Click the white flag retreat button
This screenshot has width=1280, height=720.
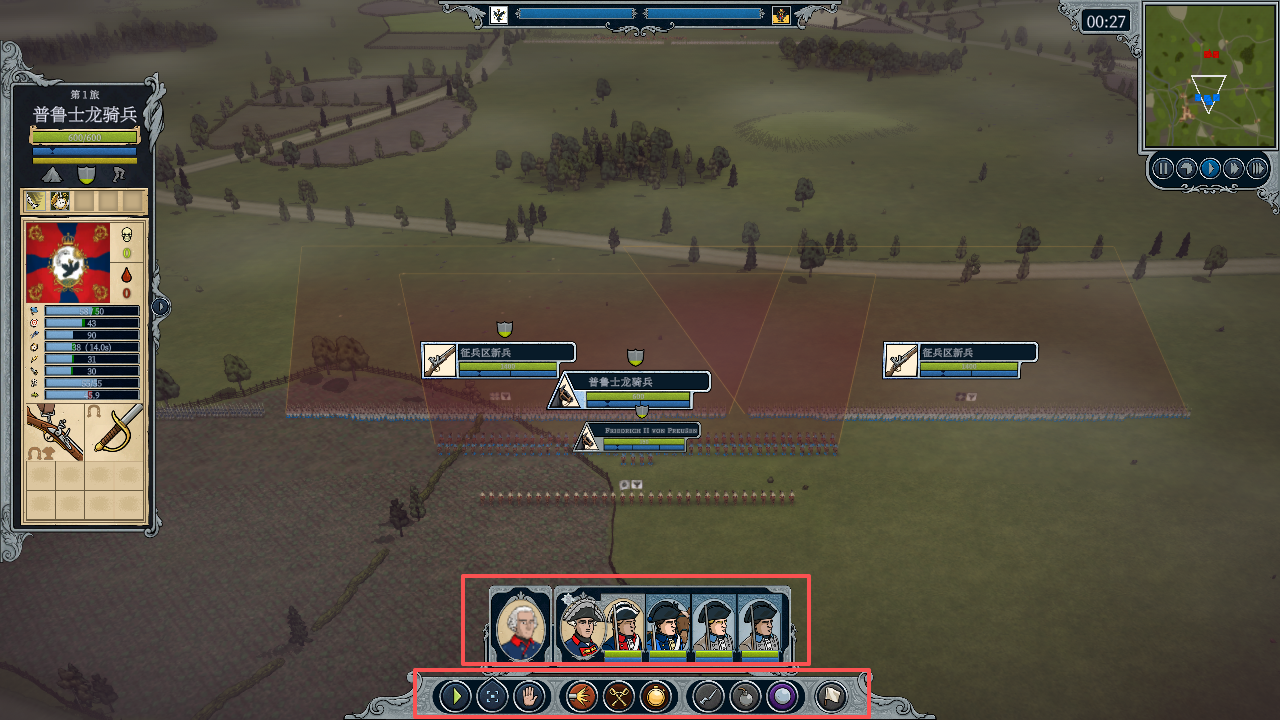830,696
